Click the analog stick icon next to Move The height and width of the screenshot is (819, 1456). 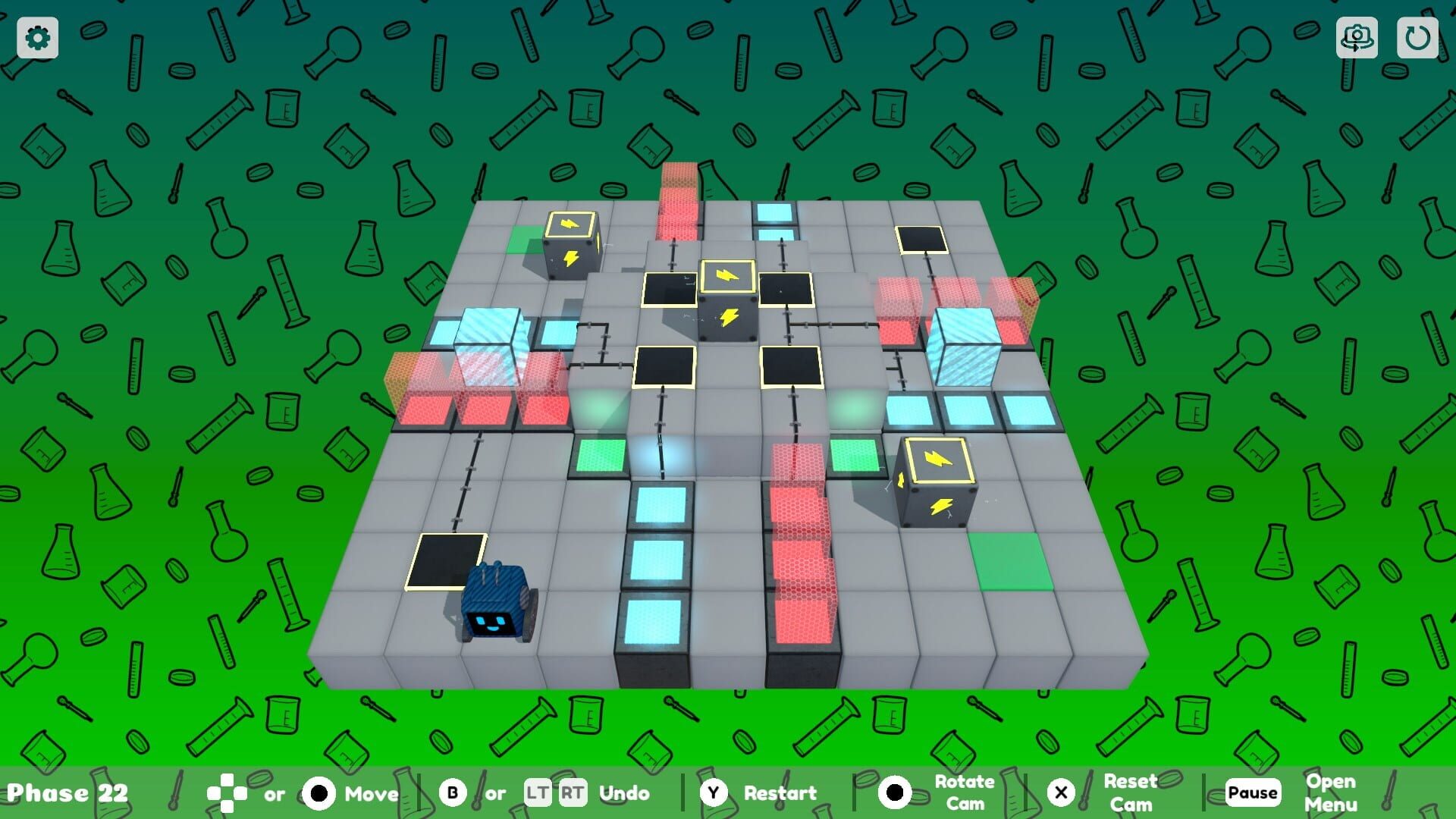(319, 793)
